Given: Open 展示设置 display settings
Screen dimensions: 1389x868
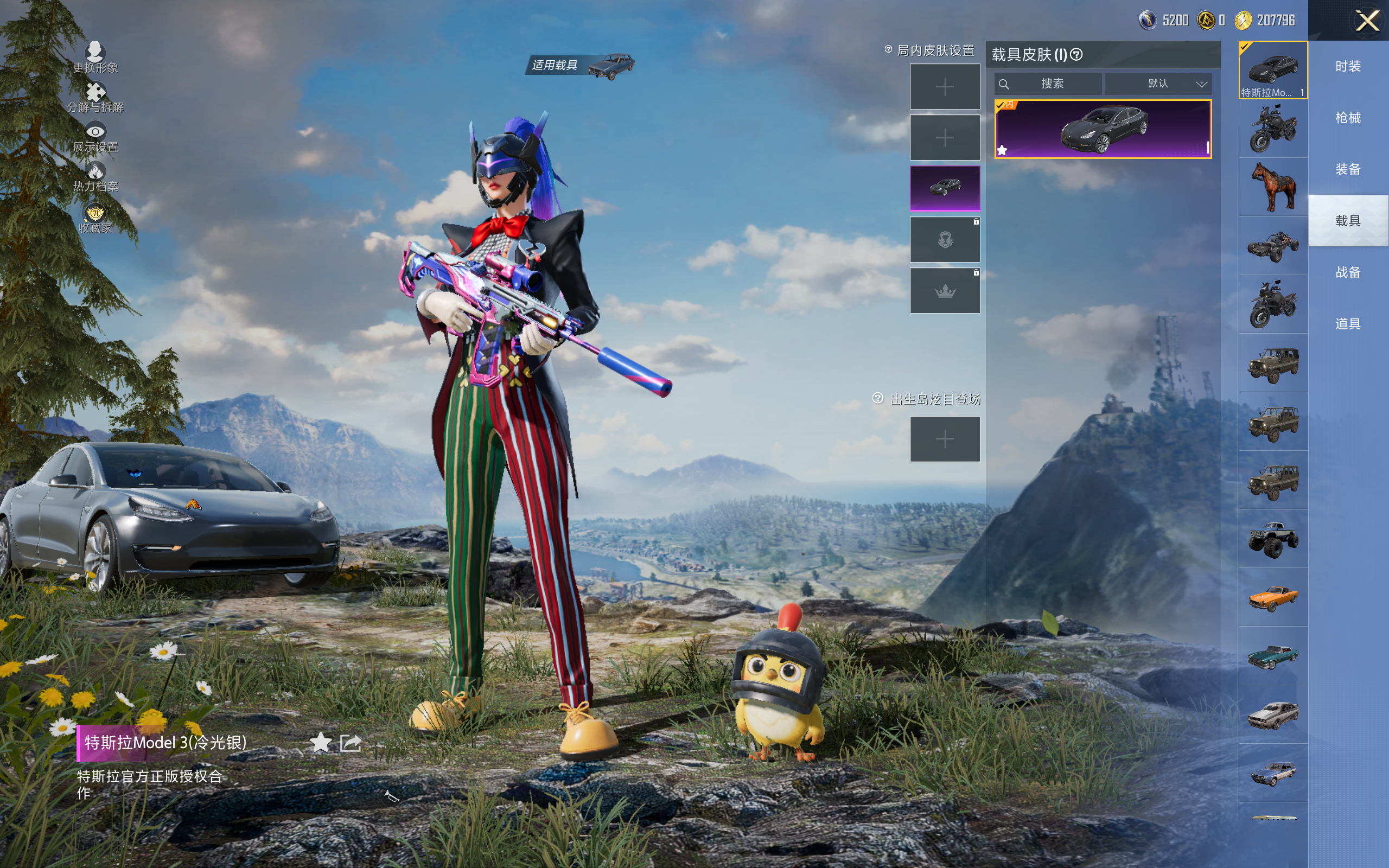Looking at the screenshot, I should [x=95, y=137].
